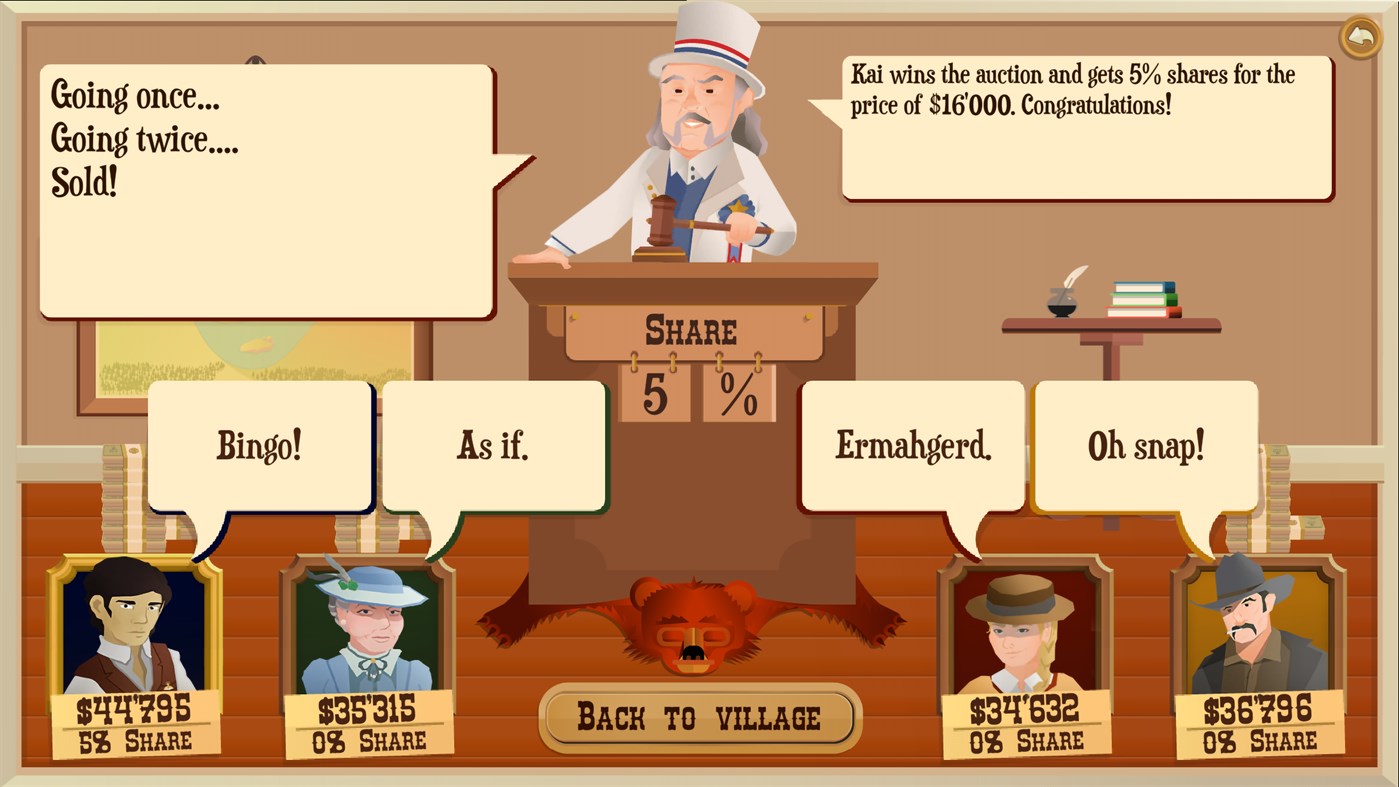Click the back arrow icon top-right
This screenshot has height=787, width=1399.
[x=1361, y=36]
